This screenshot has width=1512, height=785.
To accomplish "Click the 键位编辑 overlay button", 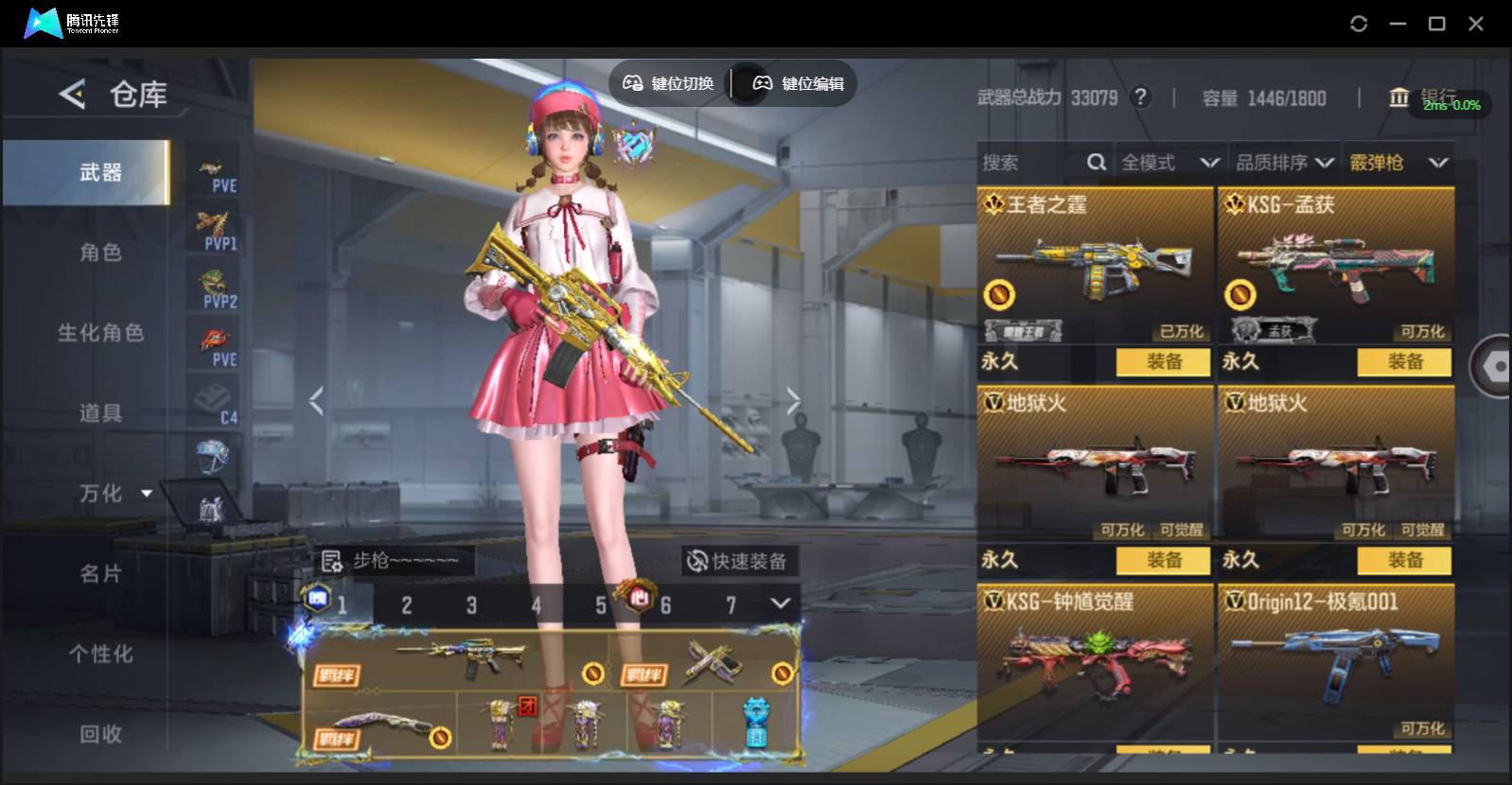I will click(798, 83).
